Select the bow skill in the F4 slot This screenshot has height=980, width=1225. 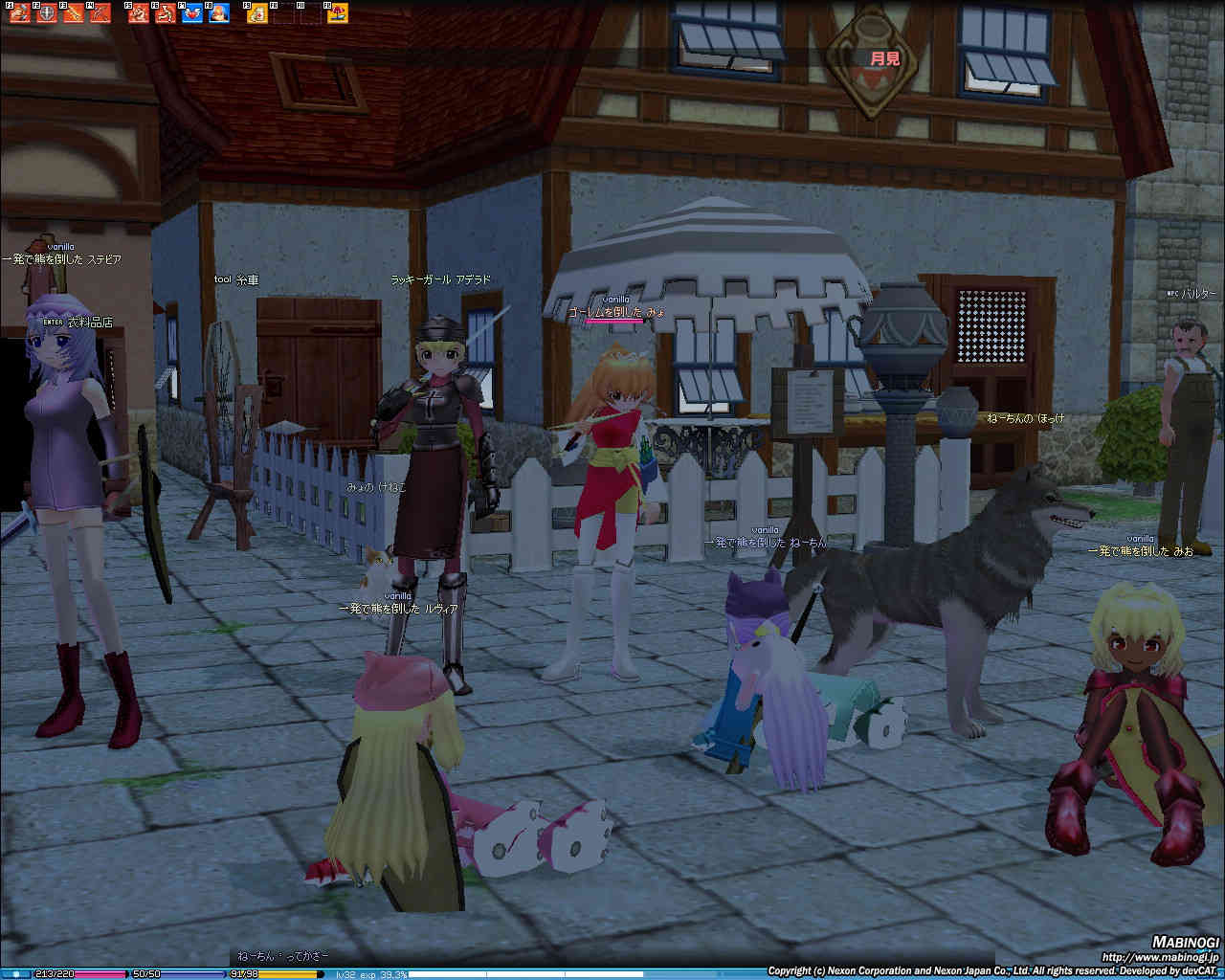[x=100, y=13]
